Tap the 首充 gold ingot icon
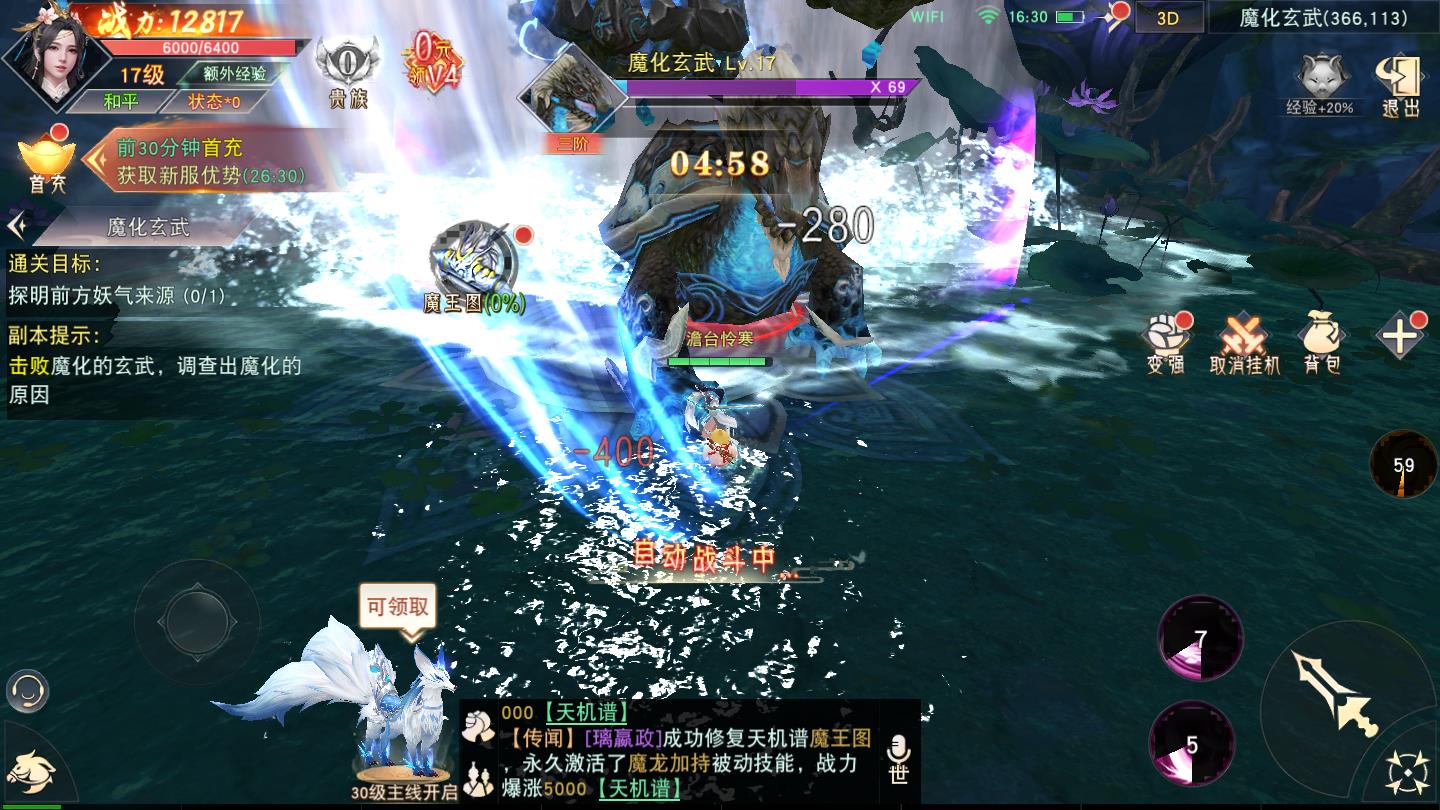1440x810 pixels. point(46,162)
